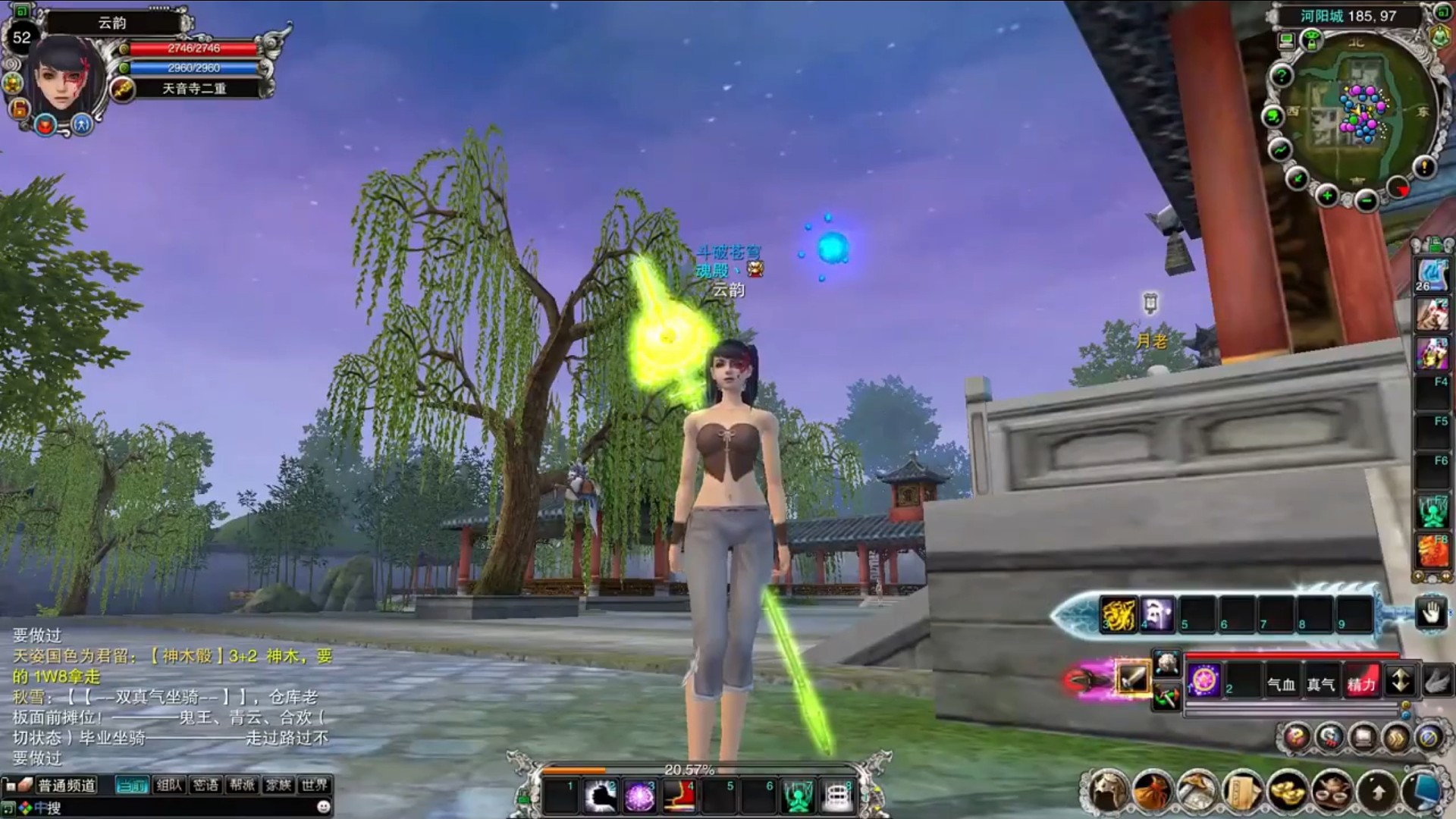Open the inventory bag icon
Screen dimensions: 1456x819
click(x=1153, y=792)
